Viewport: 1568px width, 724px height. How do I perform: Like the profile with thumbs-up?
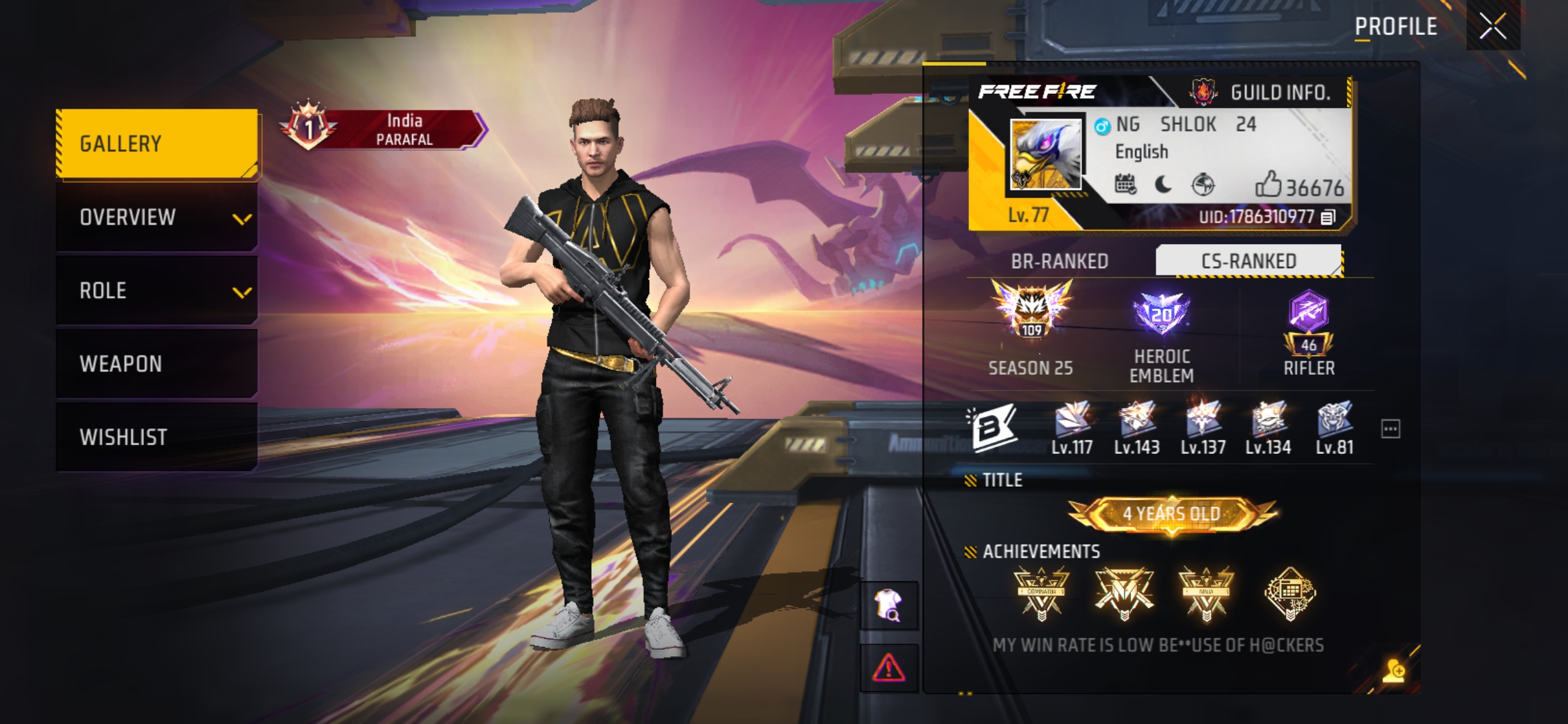(1268, 184)
